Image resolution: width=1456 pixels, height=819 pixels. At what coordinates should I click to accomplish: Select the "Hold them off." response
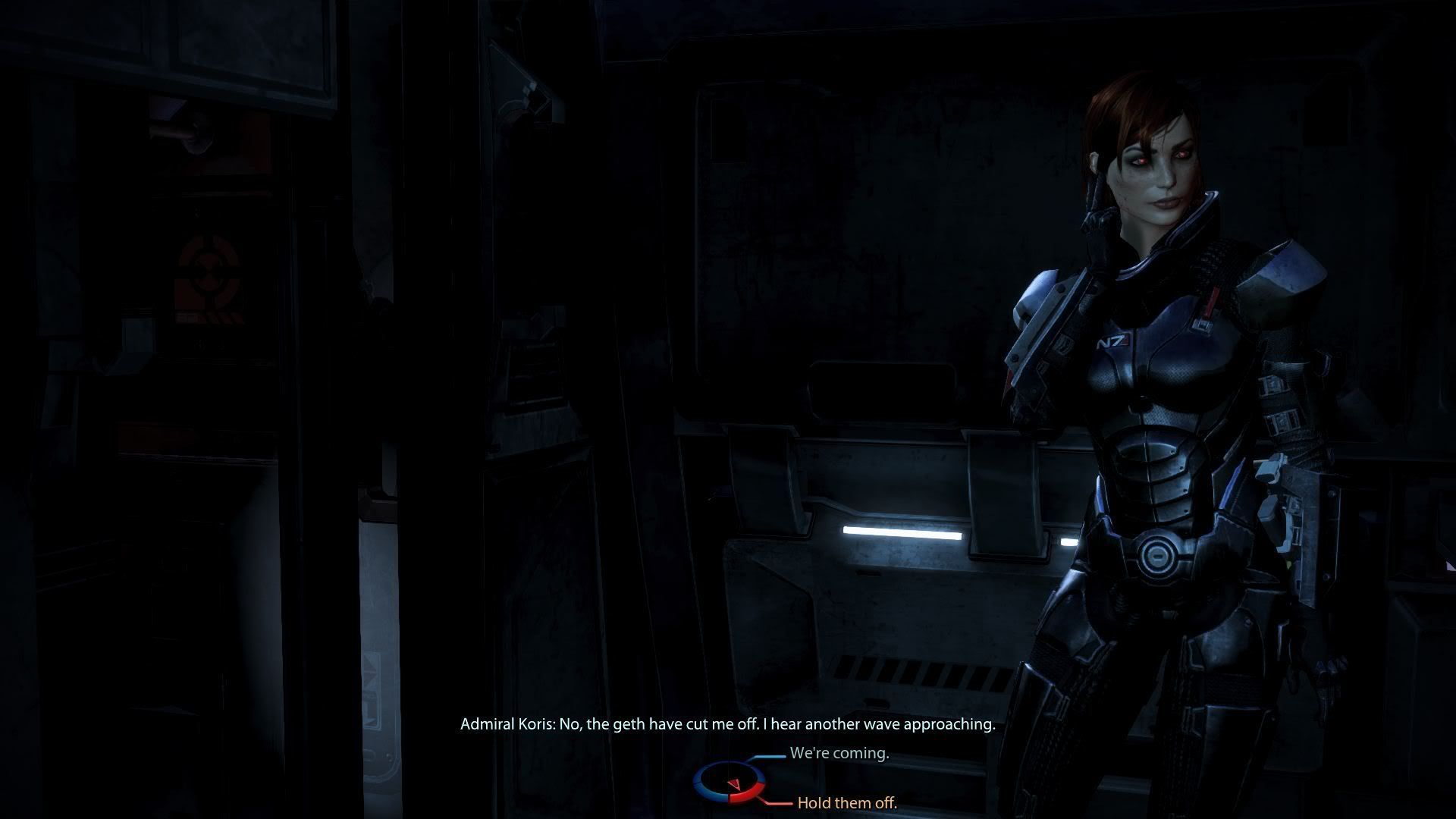click(846, 802)
